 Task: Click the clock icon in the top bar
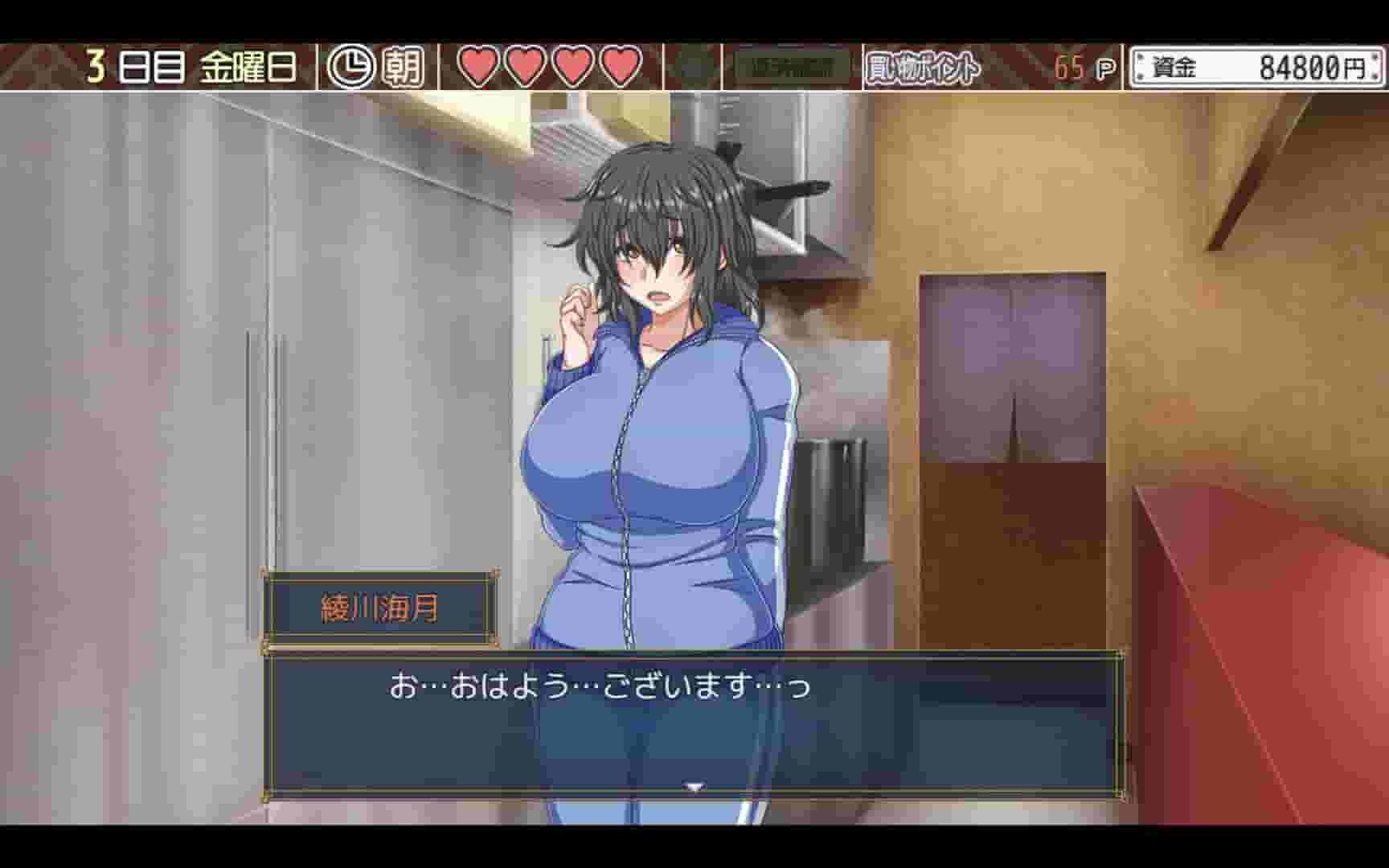(x=350, y=67)
